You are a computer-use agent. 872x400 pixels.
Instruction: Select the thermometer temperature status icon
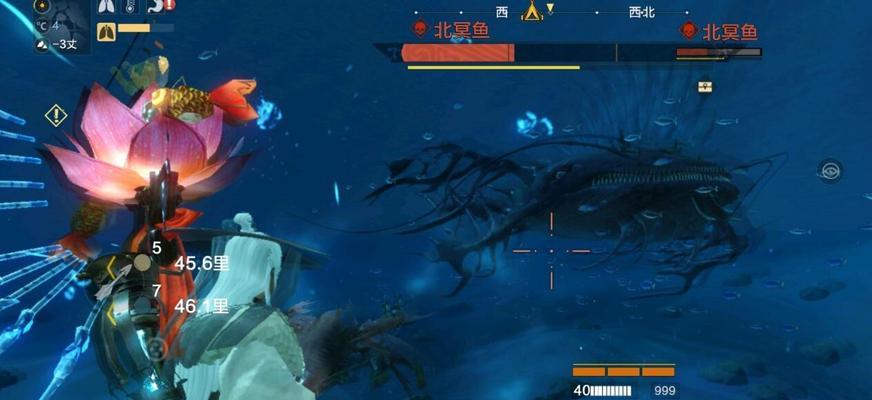pos(131,7)
